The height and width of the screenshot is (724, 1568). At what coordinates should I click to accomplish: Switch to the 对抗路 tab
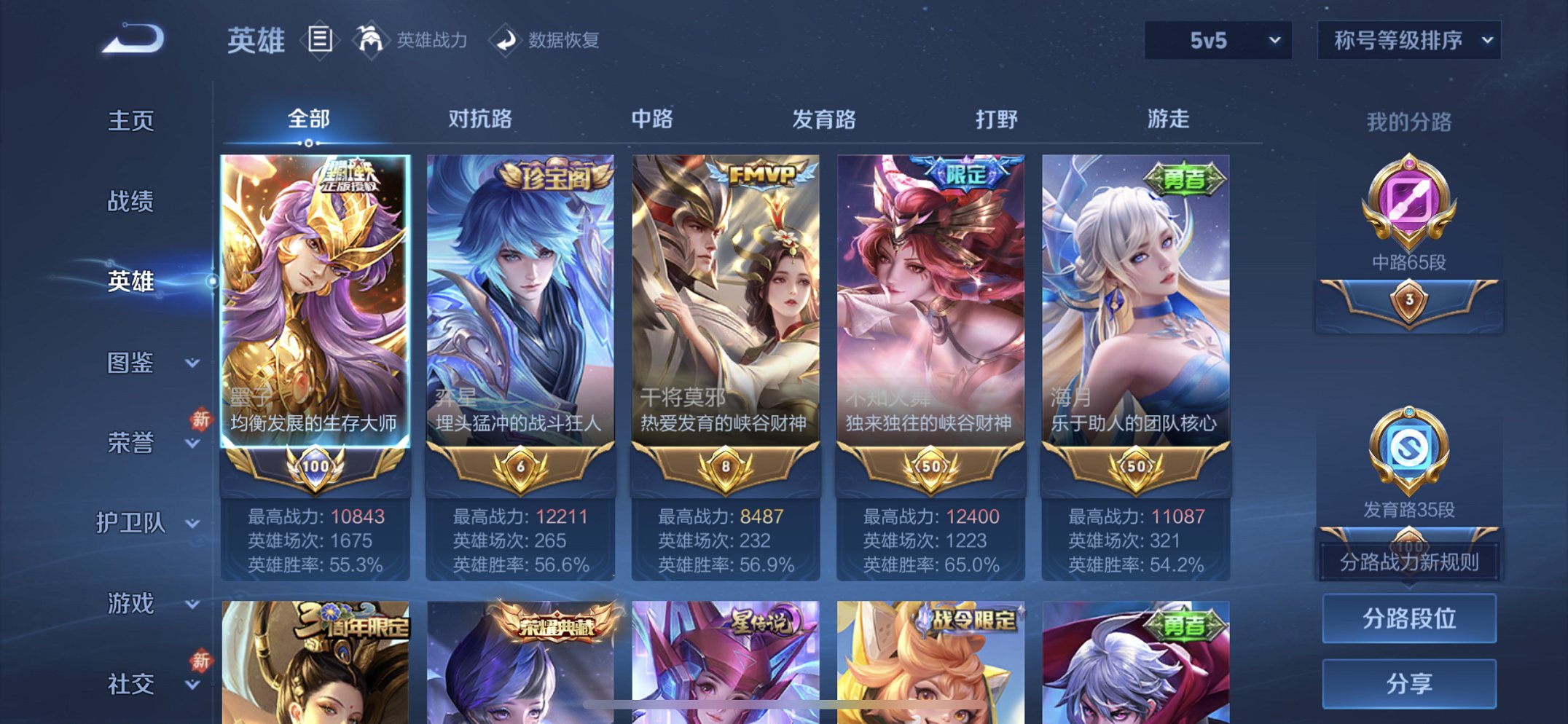[x=482, y=119]
